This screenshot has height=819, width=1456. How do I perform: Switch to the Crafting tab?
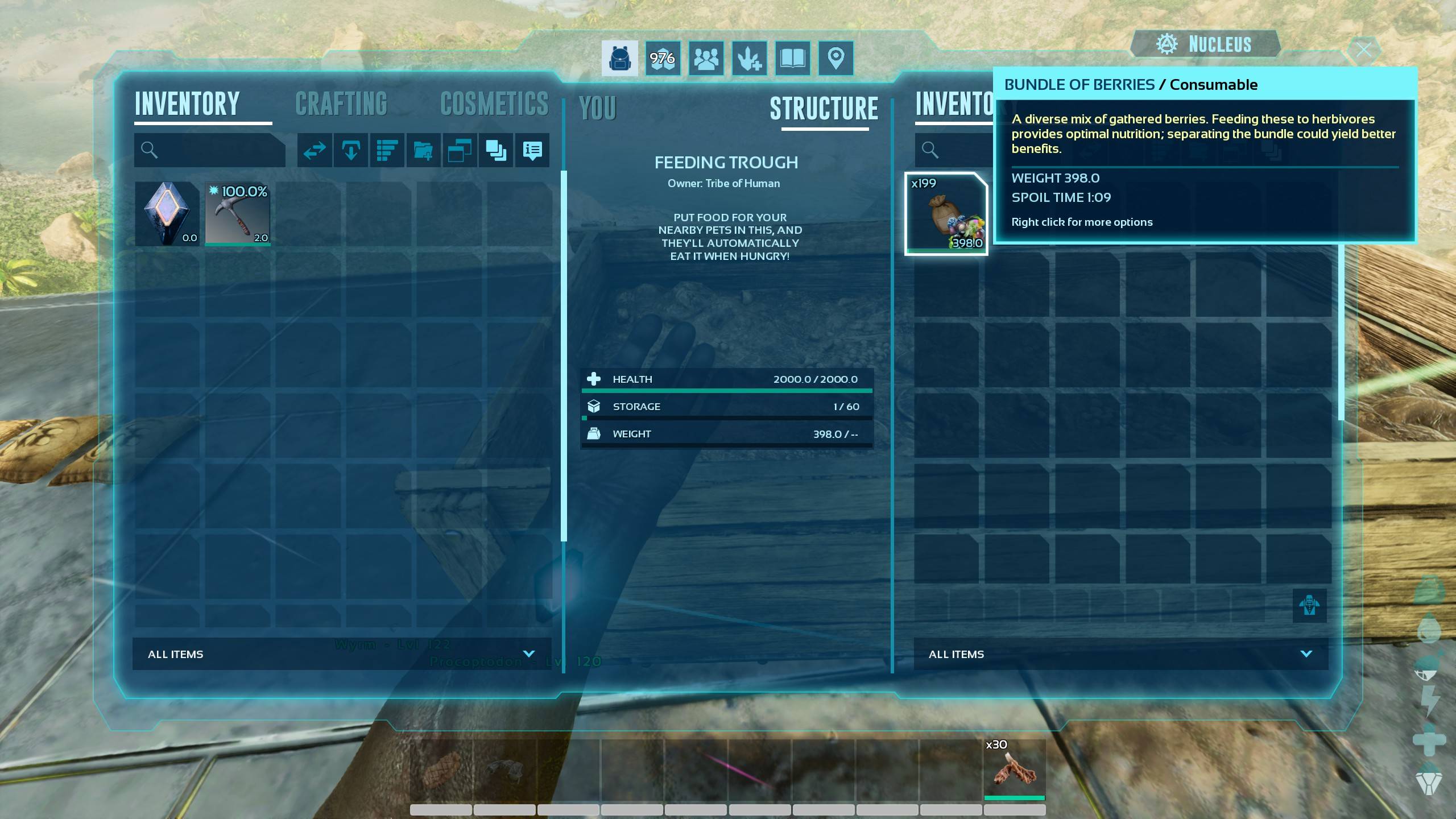coord(341,105)
